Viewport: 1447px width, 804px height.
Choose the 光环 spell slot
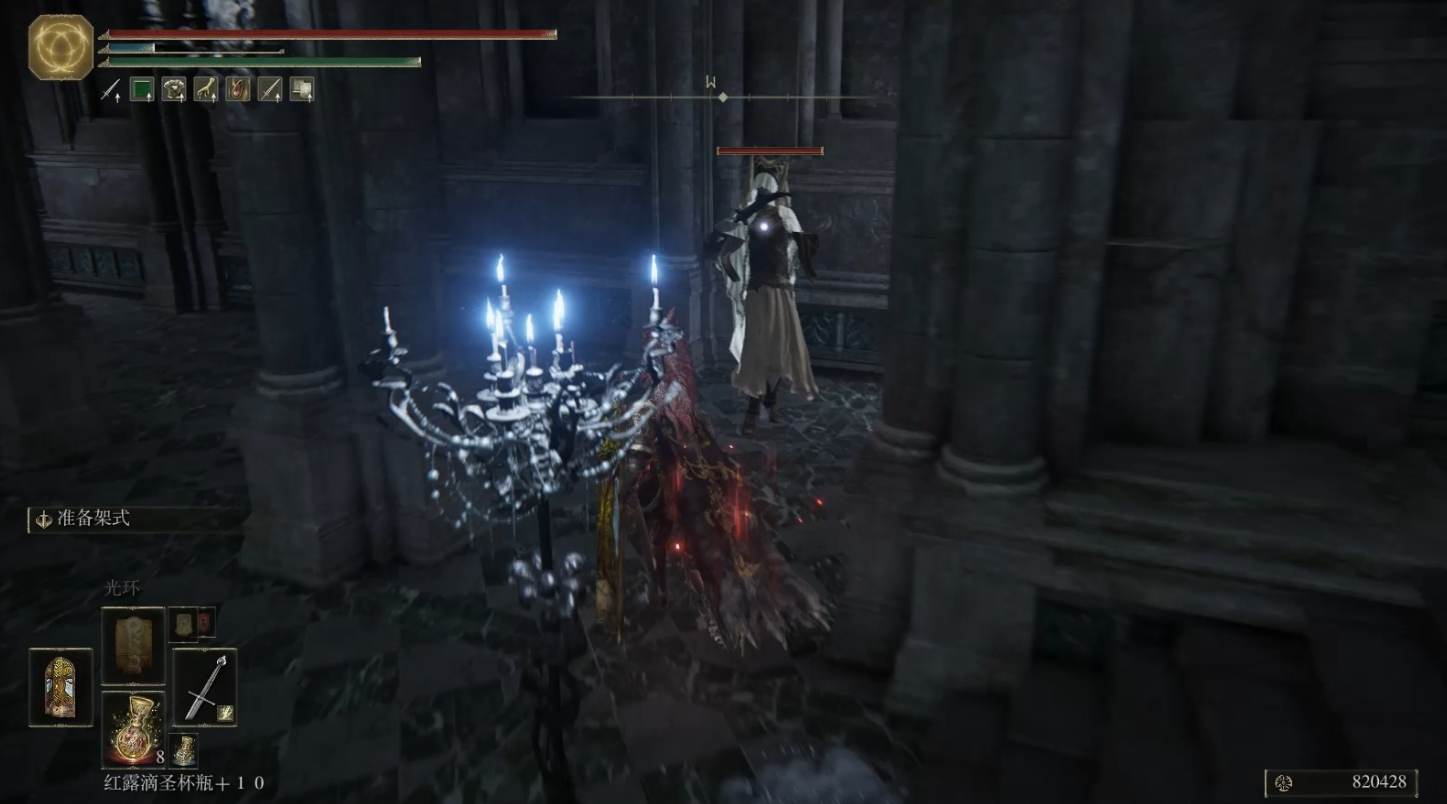(133, 645)
